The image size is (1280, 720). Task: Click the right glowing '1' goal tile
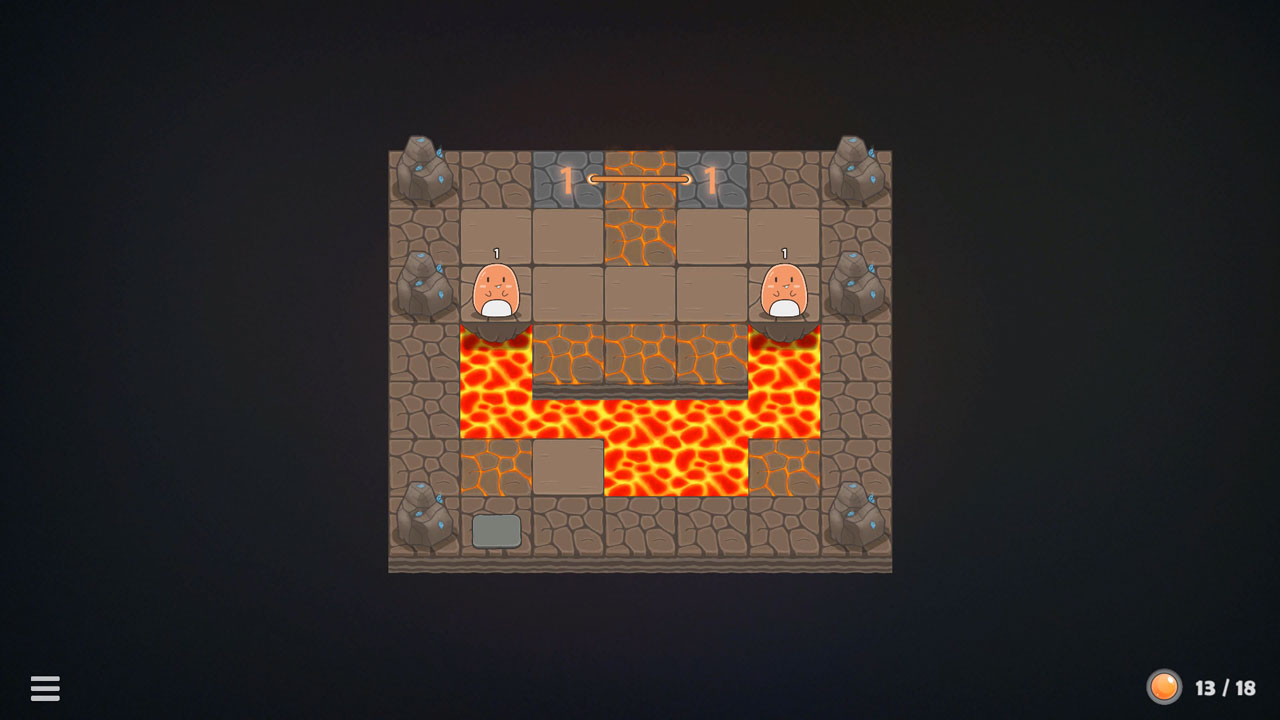(710, 178)
